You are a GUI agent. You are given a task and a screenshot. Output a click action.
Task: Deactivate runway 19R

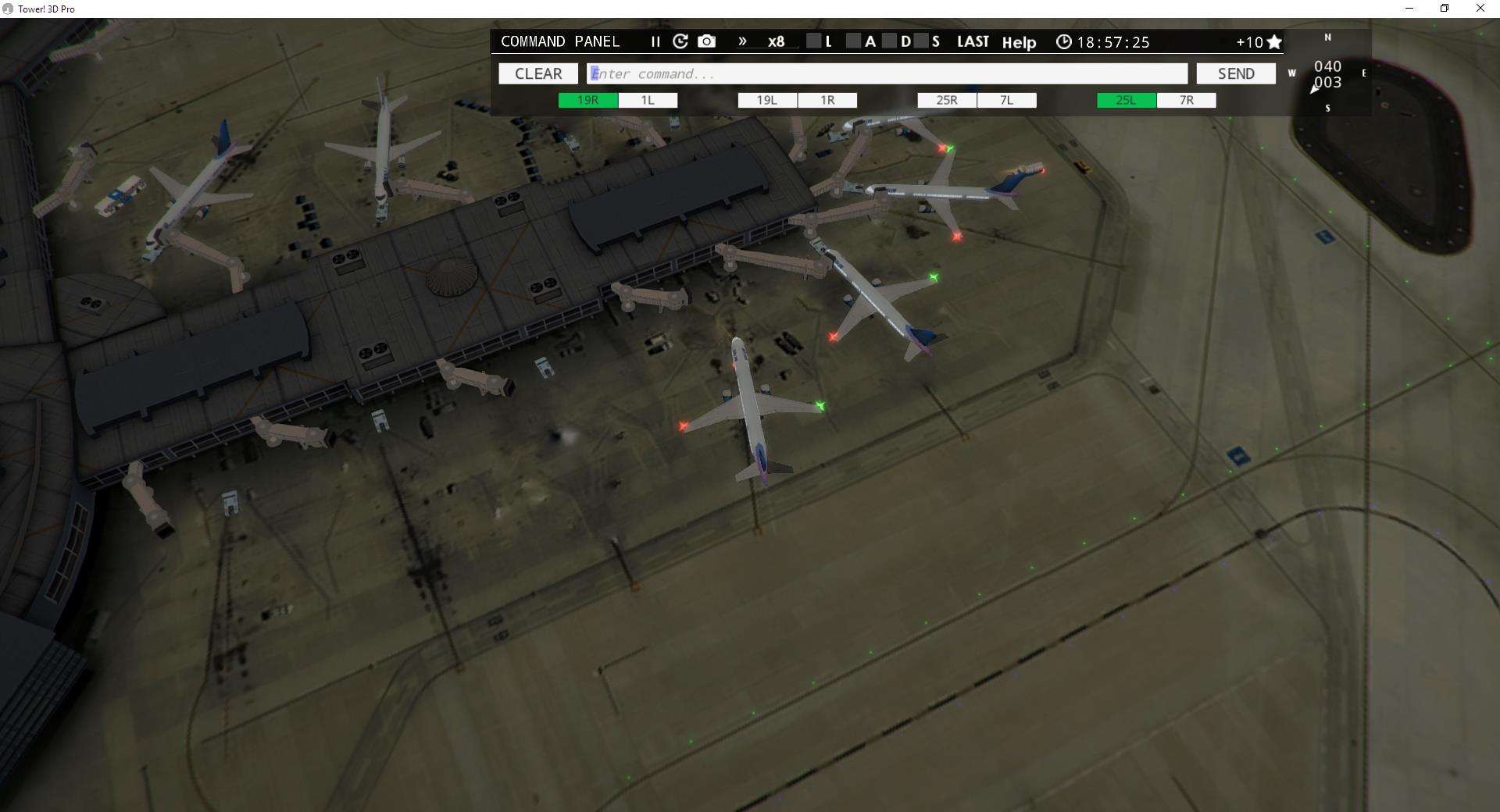point(587,100)
